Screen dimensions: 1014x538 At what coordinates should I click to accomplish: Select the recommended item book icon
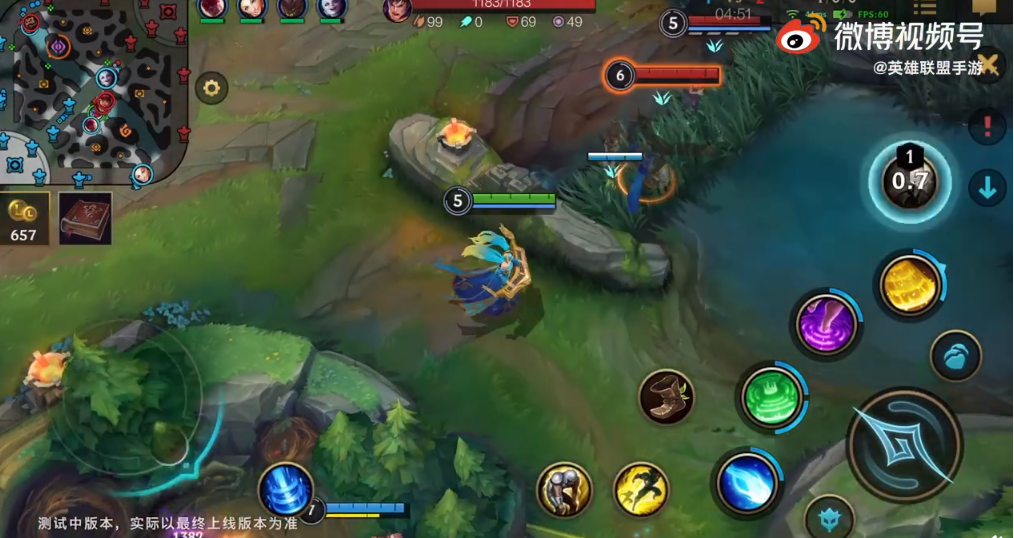point(85,218)
